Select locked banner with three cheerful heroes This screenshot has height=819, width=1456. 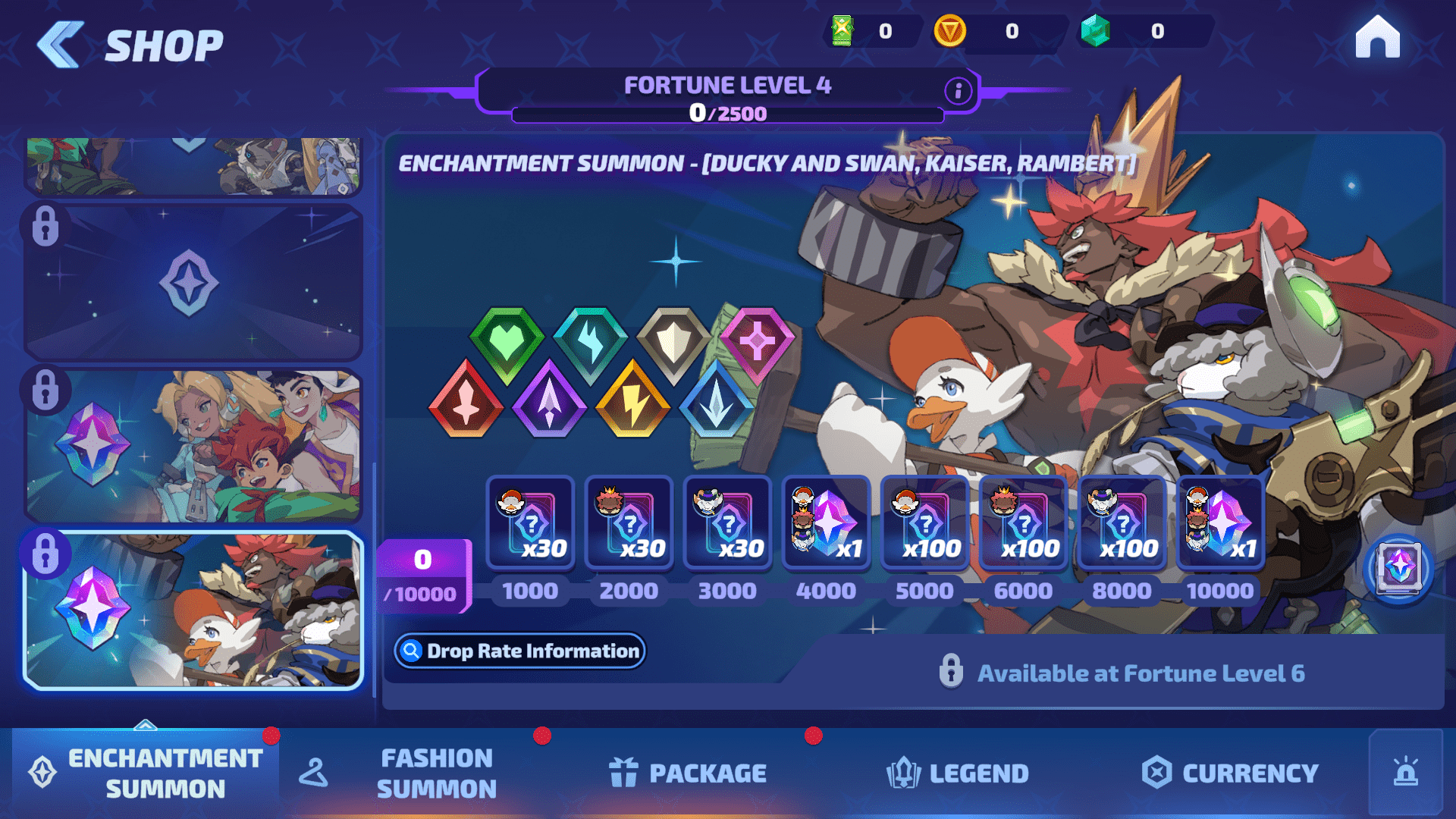[x=193, y=446]
